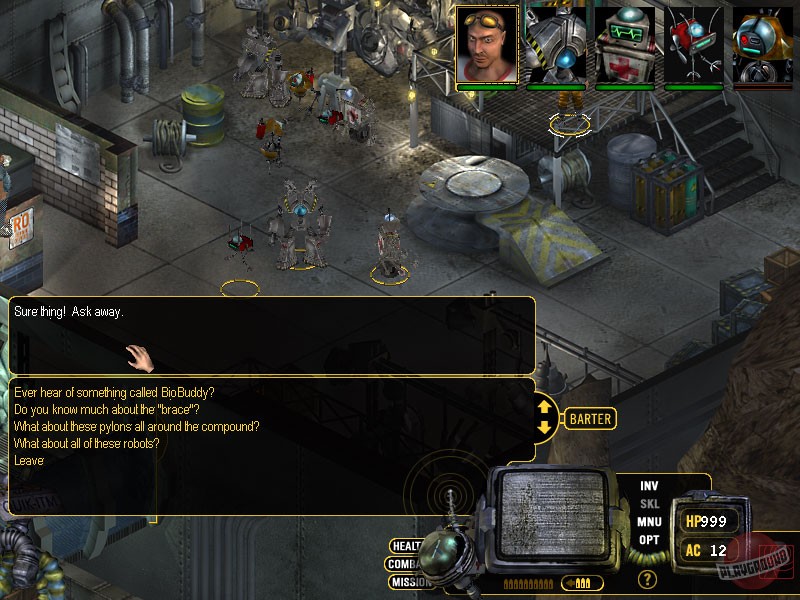Select the goggles-wearing human portrait
This screenshot has width=800, height=600.
[x=487, y=44]
